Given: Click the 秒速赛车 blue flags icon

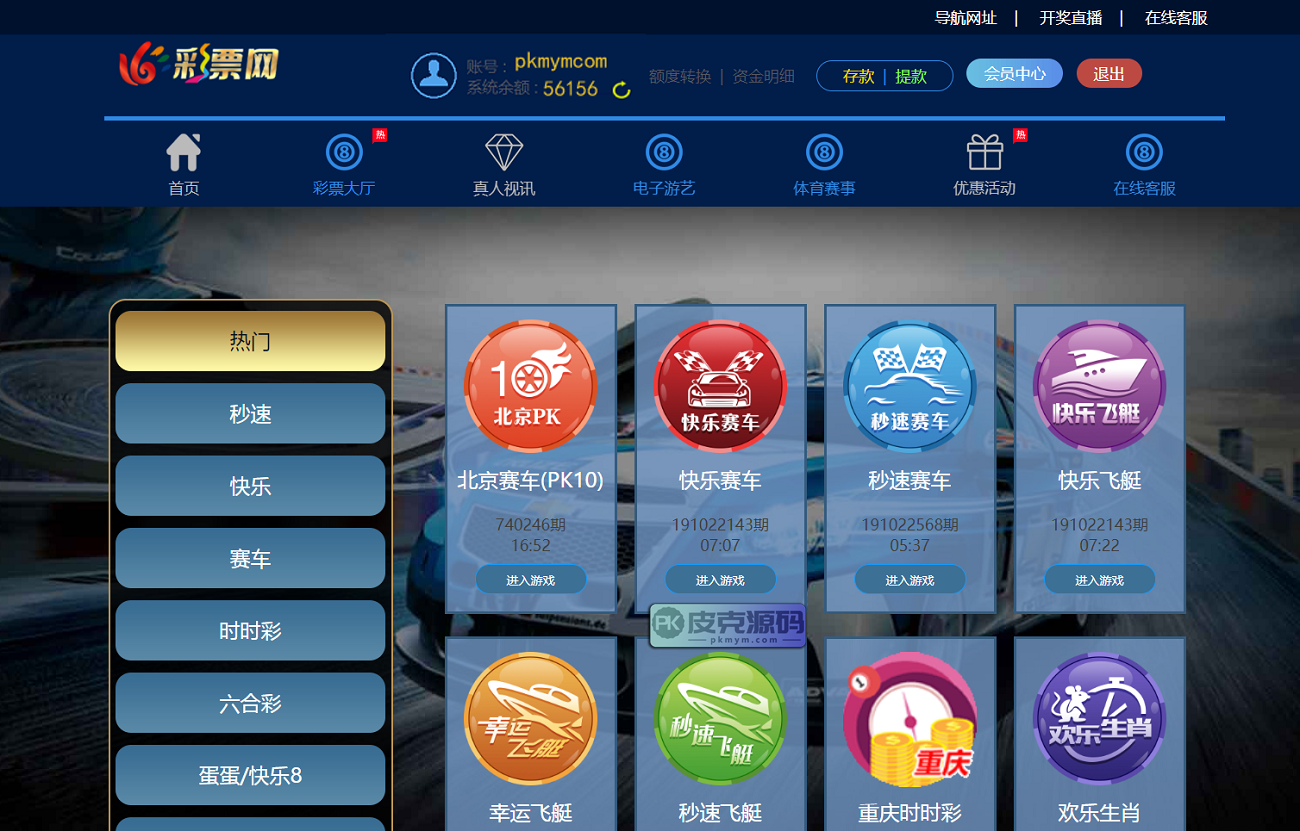Looking at the screenshot, I should click(x=909, y=385).
